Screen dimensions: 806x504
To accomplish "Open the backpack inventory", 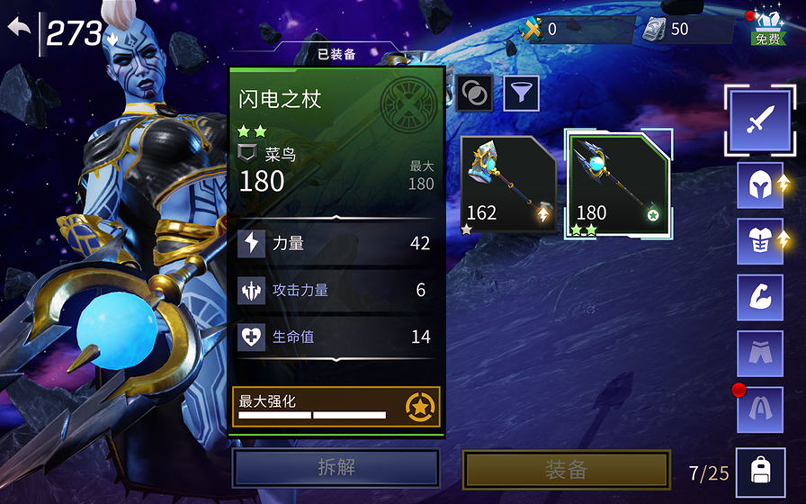I will click(761, 470).
